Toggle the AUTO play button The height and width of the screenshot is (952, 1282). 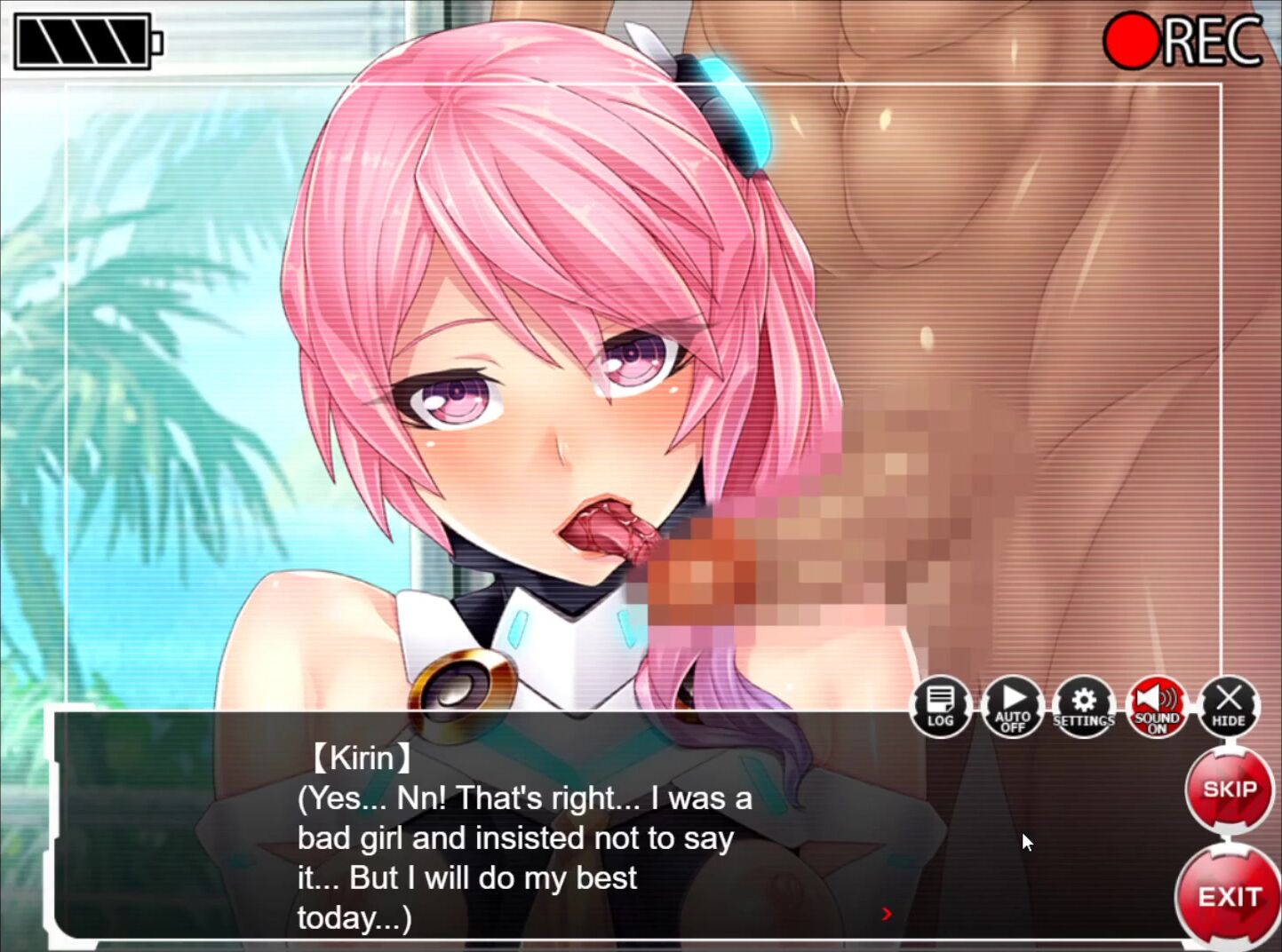point(1013,707)
